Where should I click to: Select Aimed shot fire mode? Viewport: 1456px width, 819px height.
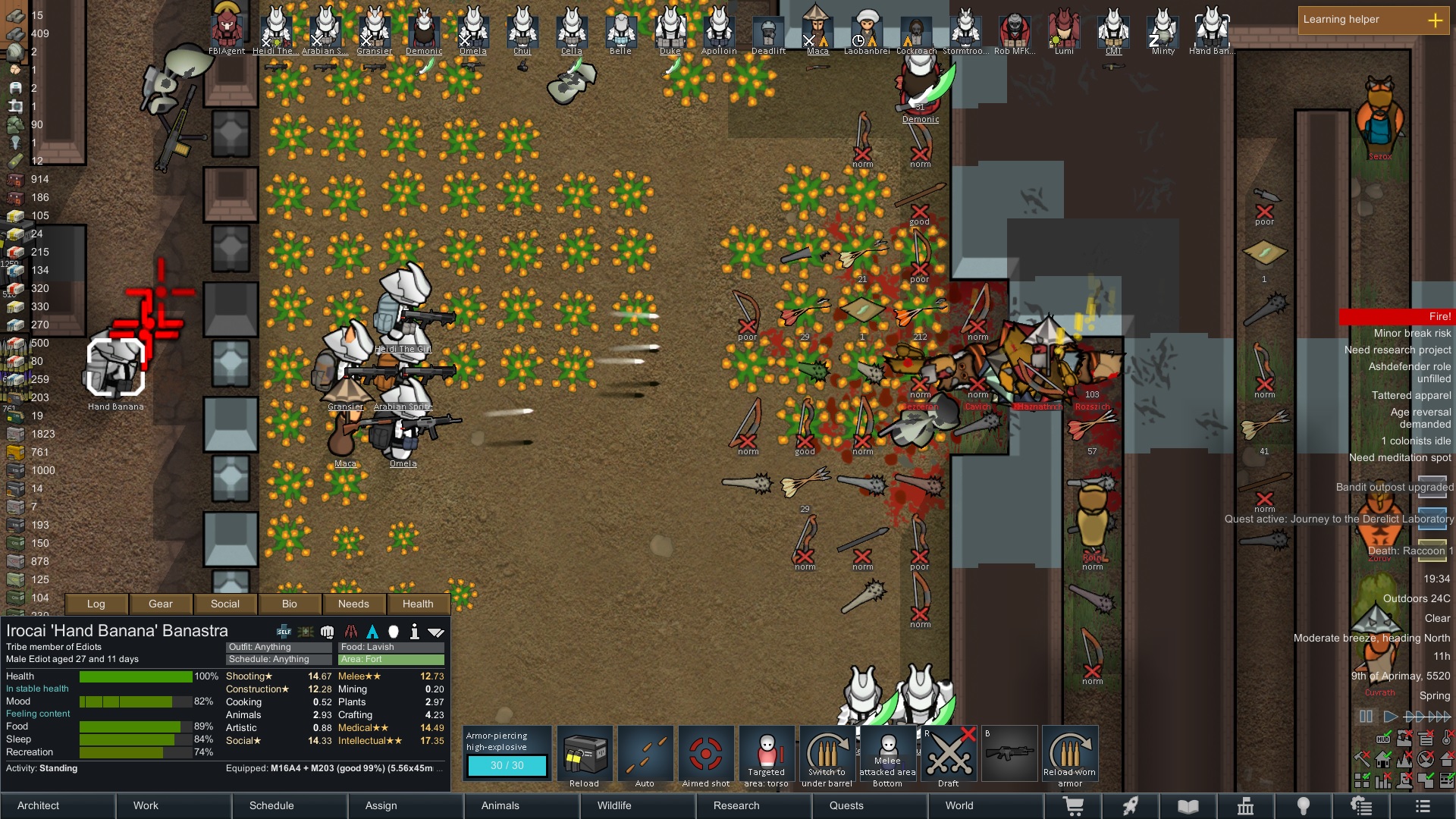click(x=706, y=755)
